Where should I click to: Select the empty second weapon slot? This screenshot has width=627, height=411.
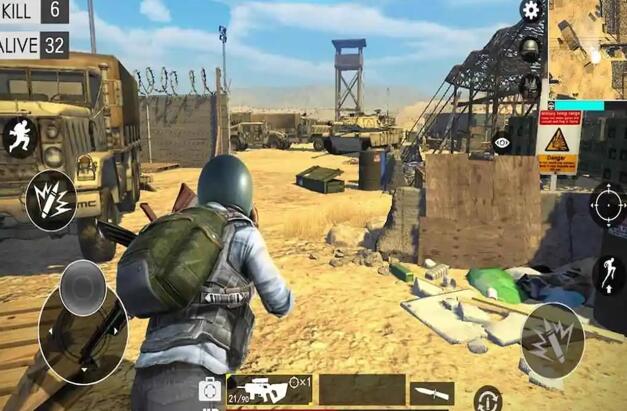[x=362, y=390]
